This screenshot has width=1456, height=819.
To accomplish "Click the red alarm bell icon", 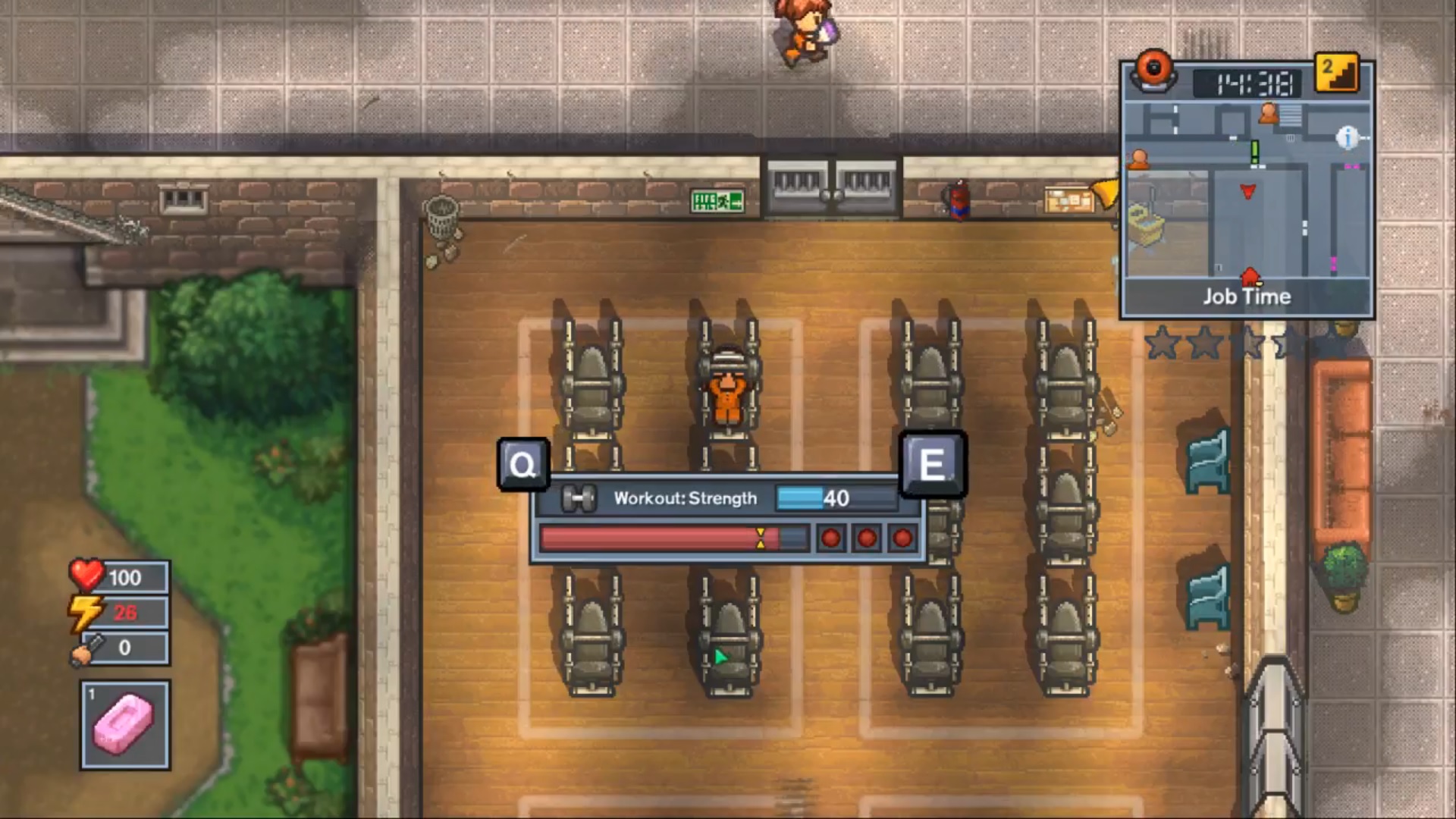I will tap(1153, 71).
